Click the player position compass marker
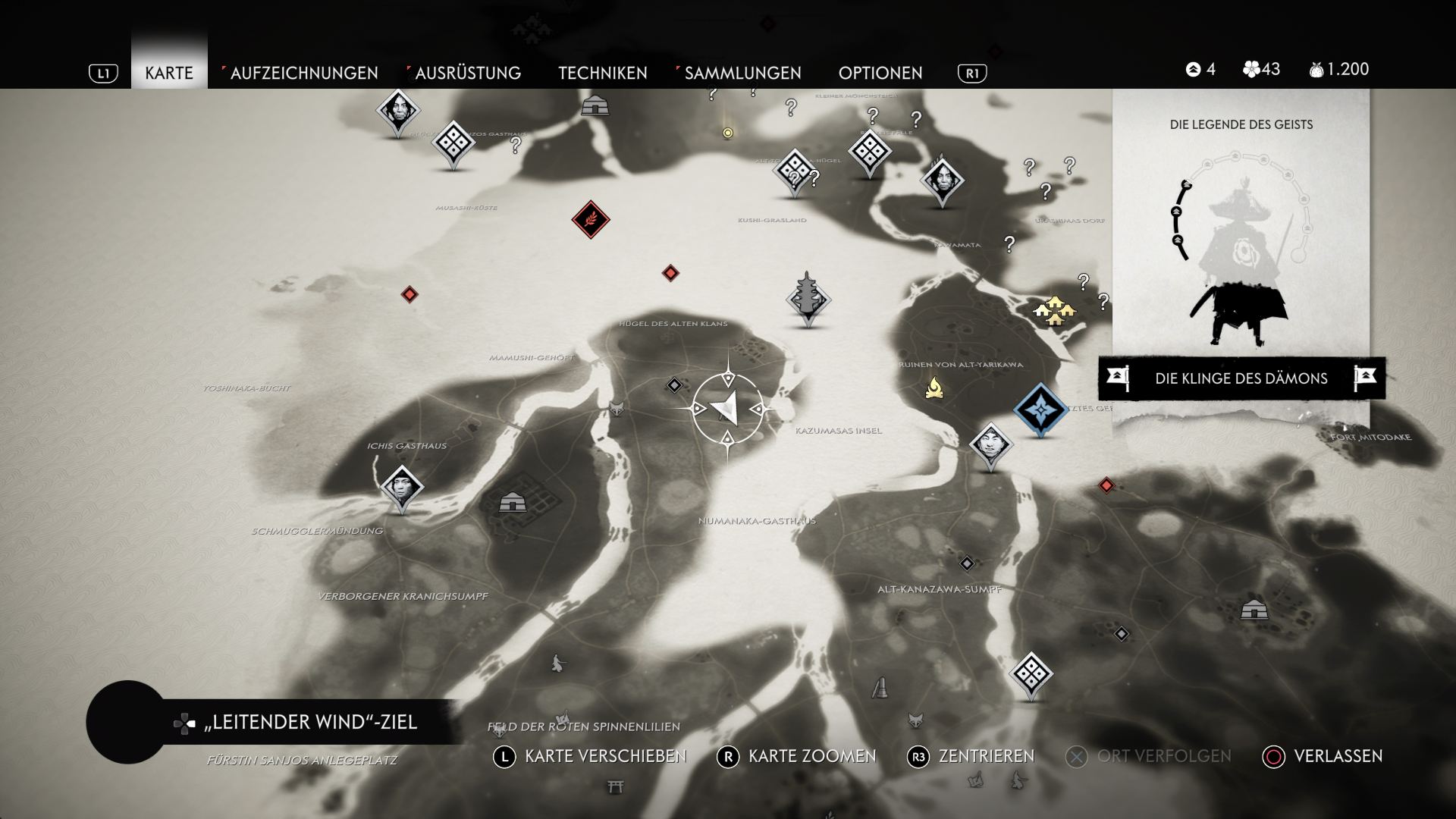 click(x=728, y=409)
